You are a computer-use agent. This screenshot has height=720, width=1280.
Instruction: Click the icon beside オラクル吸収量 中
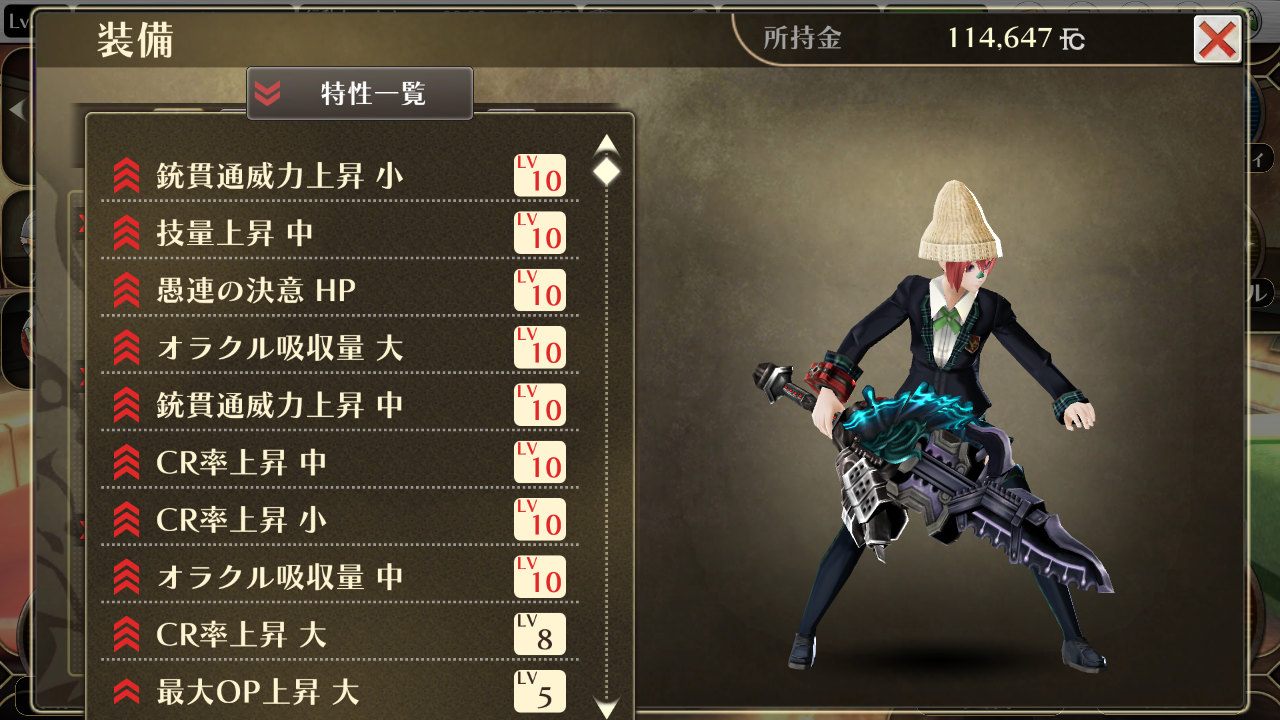click(x=125, y=577)
